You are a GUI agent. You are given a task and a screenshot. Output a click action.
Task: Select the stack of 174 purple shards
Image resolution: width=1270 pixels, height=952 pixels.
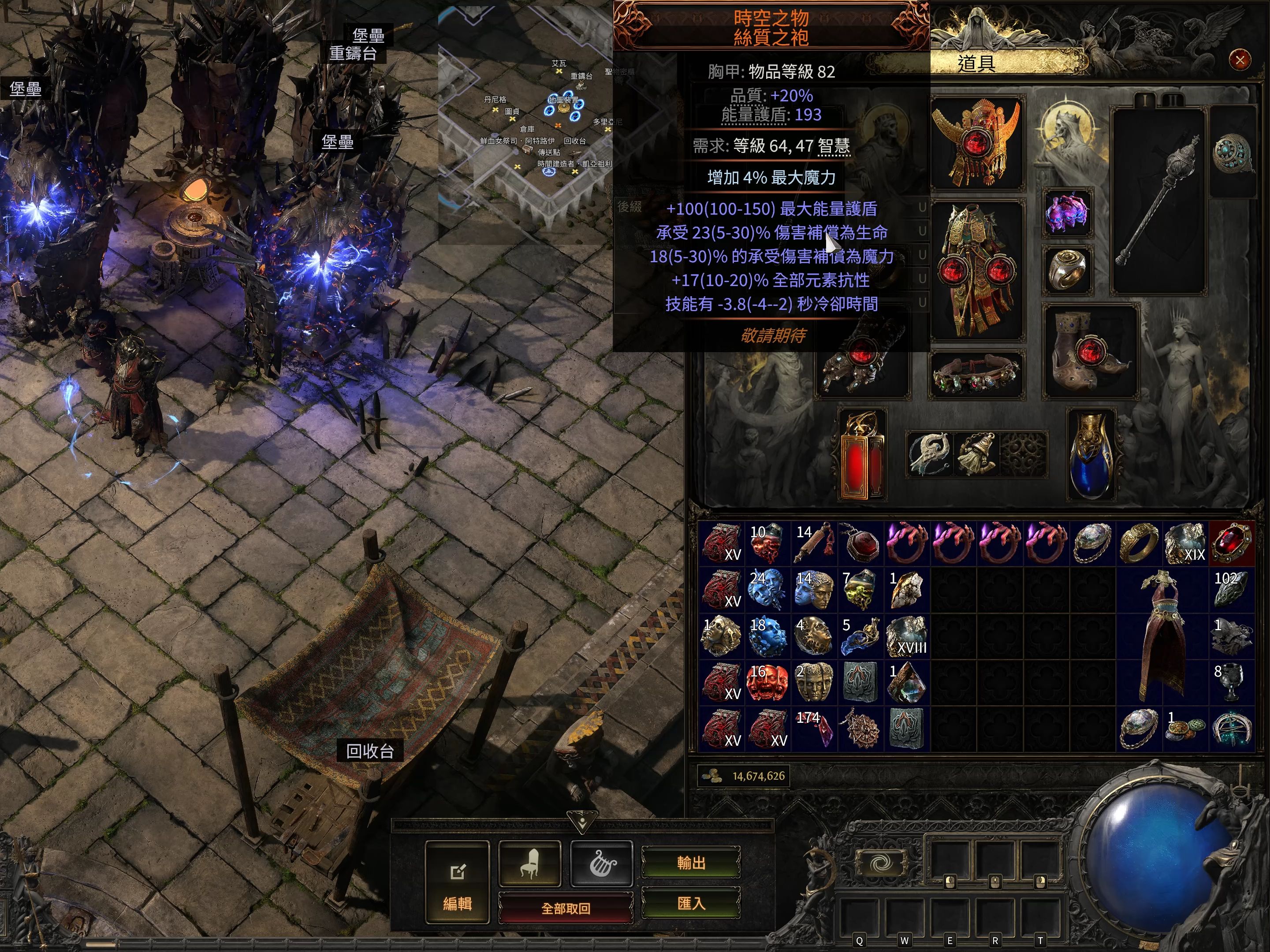(x=815, y=729)
